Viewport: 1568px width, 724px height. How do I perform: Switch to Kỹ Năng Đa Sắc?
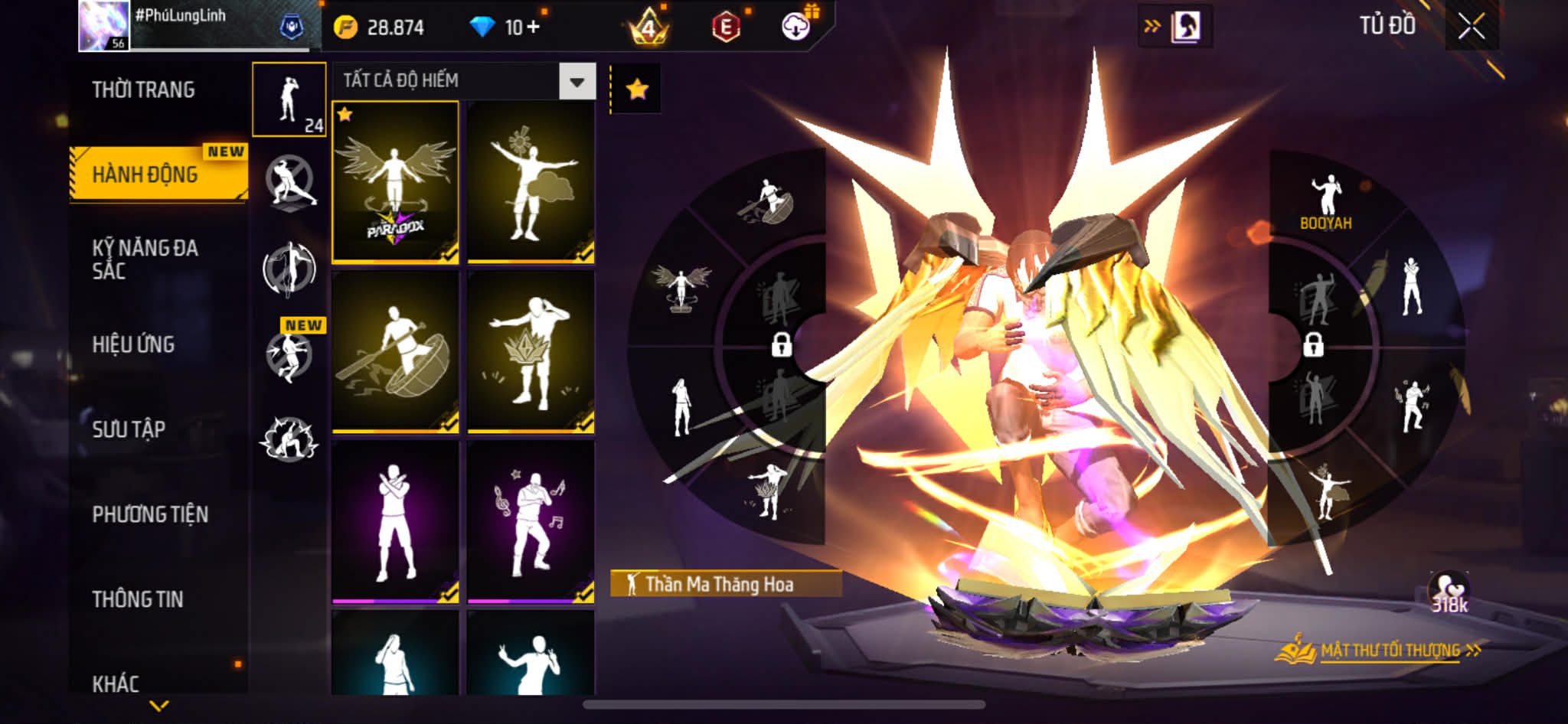coord(145,259)
